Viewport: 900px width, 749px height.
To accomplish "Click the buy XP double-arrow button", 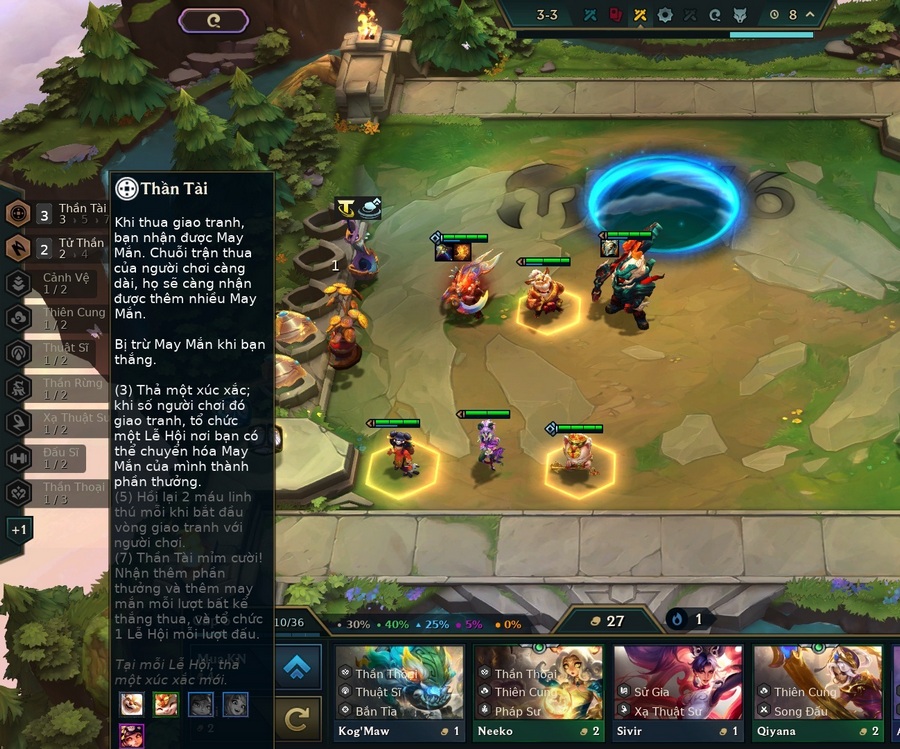I will [x=297, y=667].
